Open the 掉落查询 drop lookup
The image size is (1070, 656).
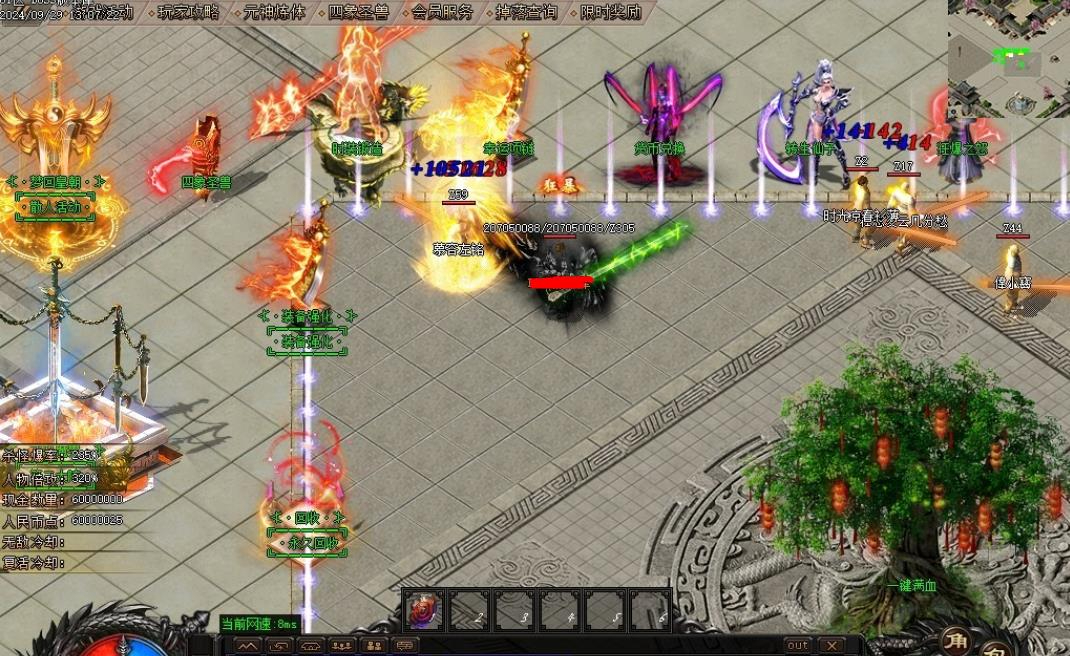click(526, 13)
